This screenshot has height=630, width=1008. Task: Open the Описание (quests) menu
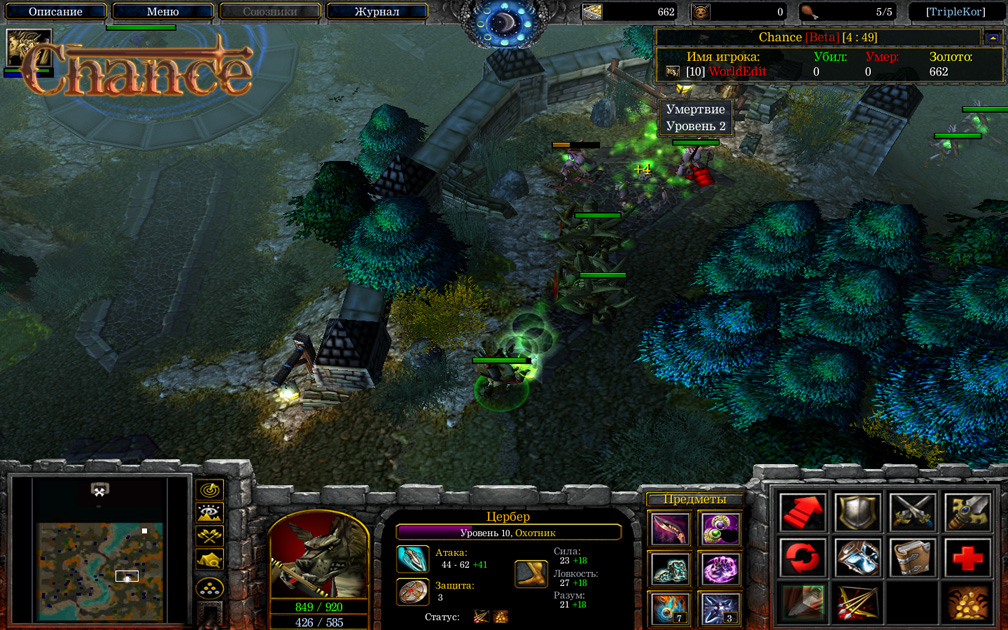56,12
